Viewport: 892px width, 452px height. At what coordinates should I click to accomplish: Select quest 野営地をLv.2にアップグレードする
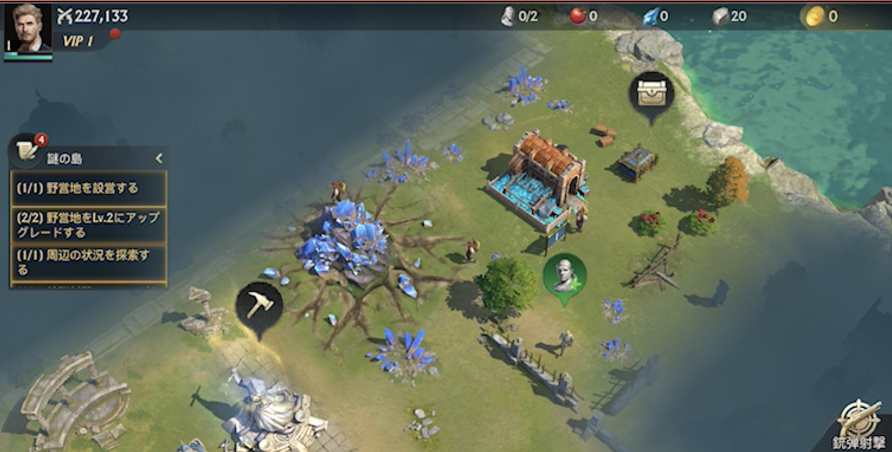coord(88,224)
